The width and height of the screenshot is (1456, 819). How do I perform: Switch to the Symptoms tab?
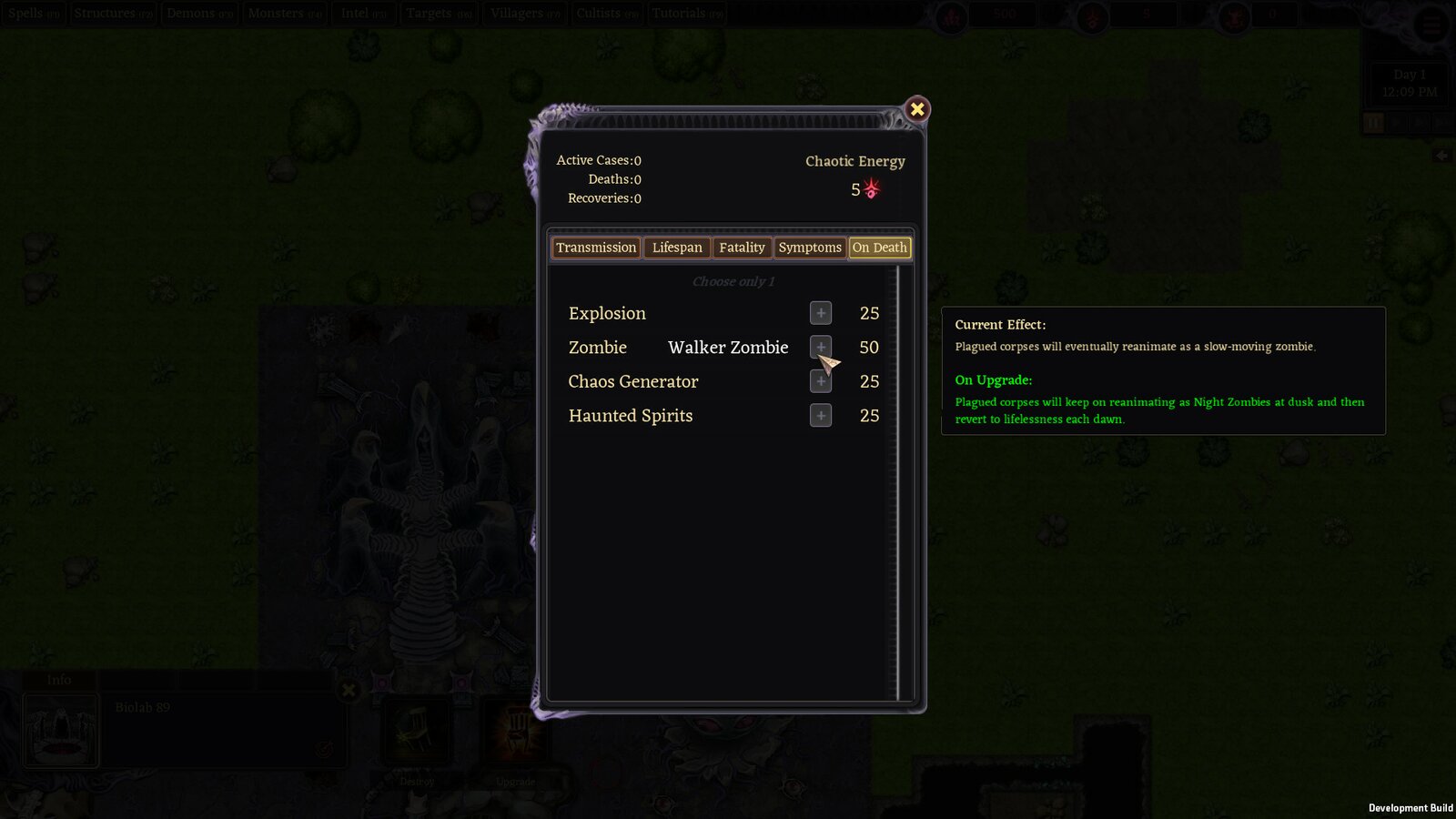810,248
